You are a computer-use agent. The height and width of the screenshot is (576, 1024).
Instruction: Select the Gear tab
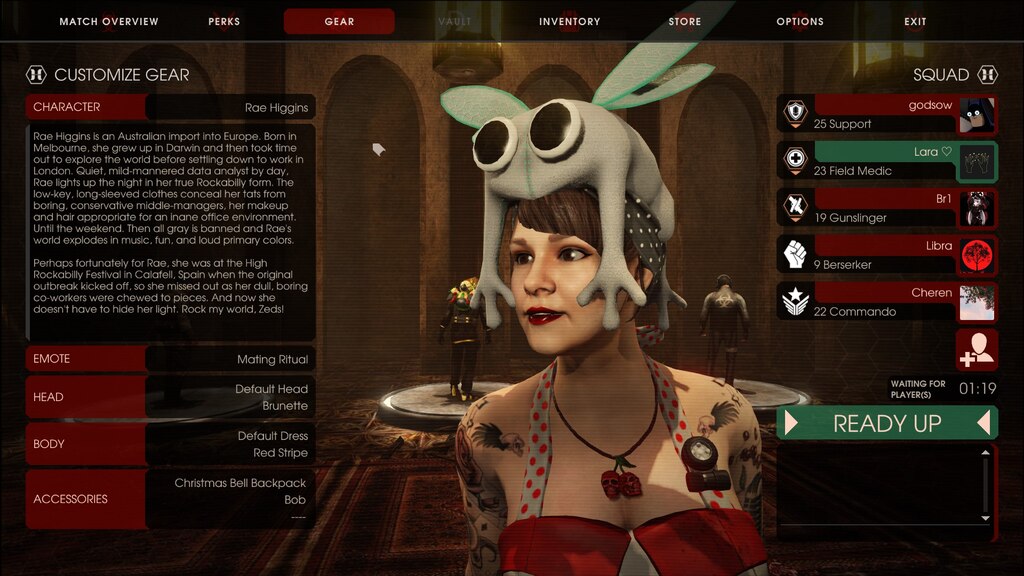tap(339, 21)
